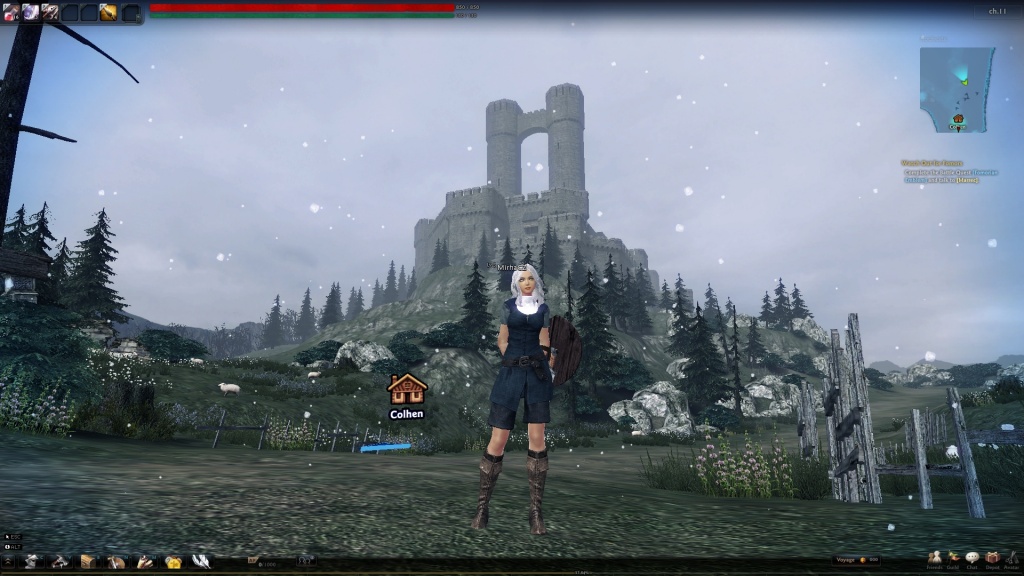
Task: Open the helmet icon menu
Action: [32, 561]
